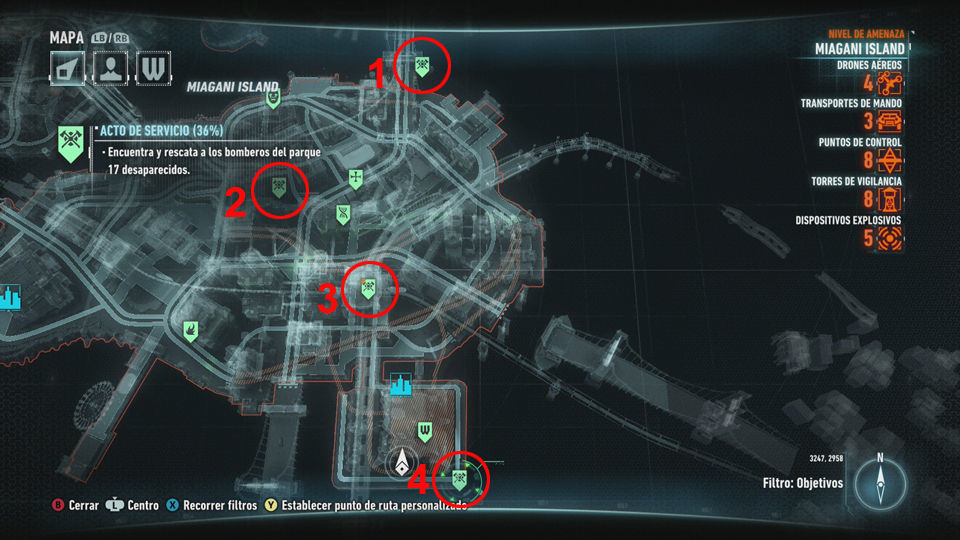Select the Torres de Vigilancia tower icon
Viewport: 960px width, 540px height.
890,200
